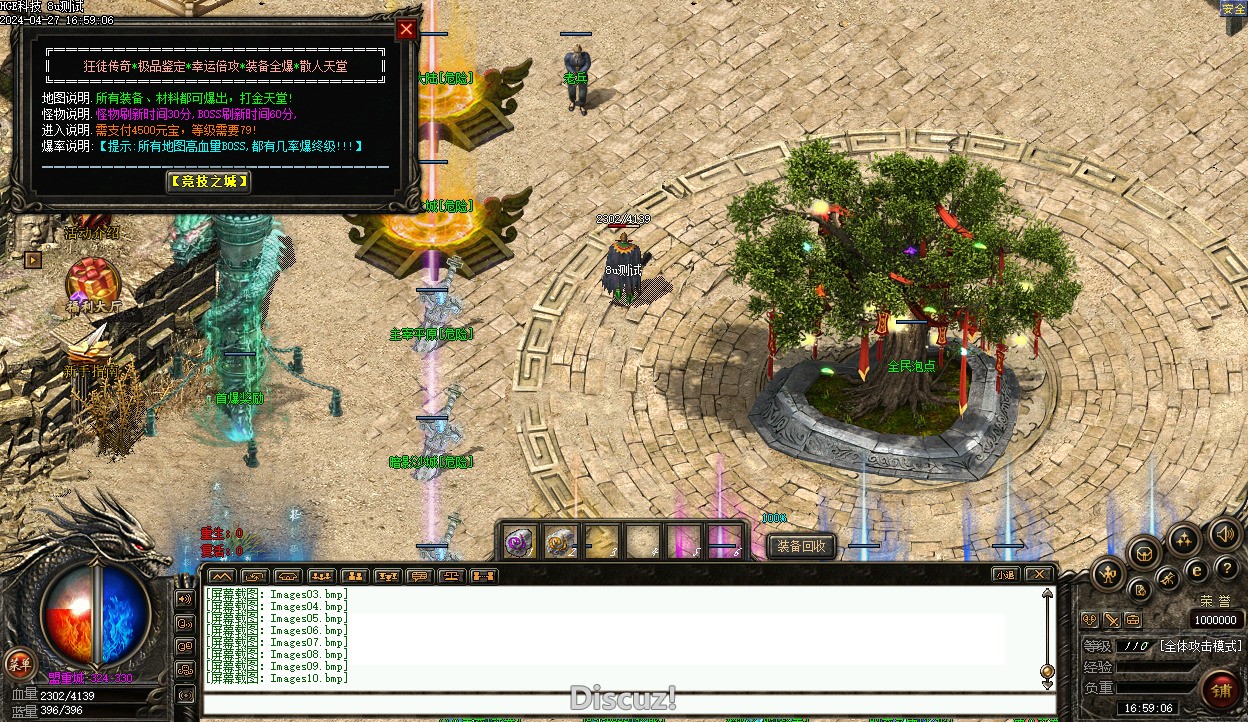Image resolution: width=1248 pixels, height=722 pixels.
Task: Click the 装备回收 equipment recycle button
Action: coord(801,546)
